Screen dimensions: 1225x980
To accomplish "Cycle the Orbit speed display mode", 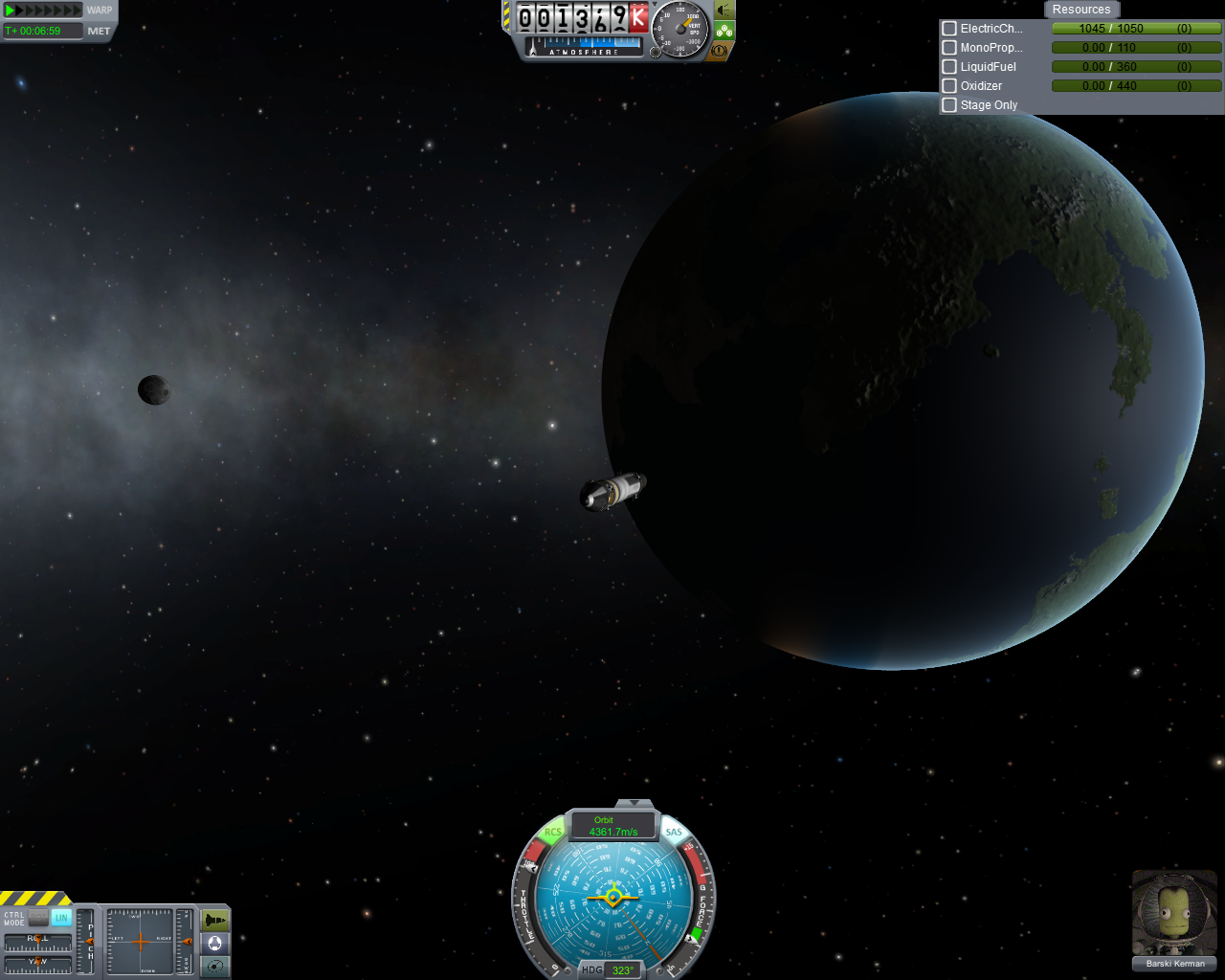I will coord(612,826).
